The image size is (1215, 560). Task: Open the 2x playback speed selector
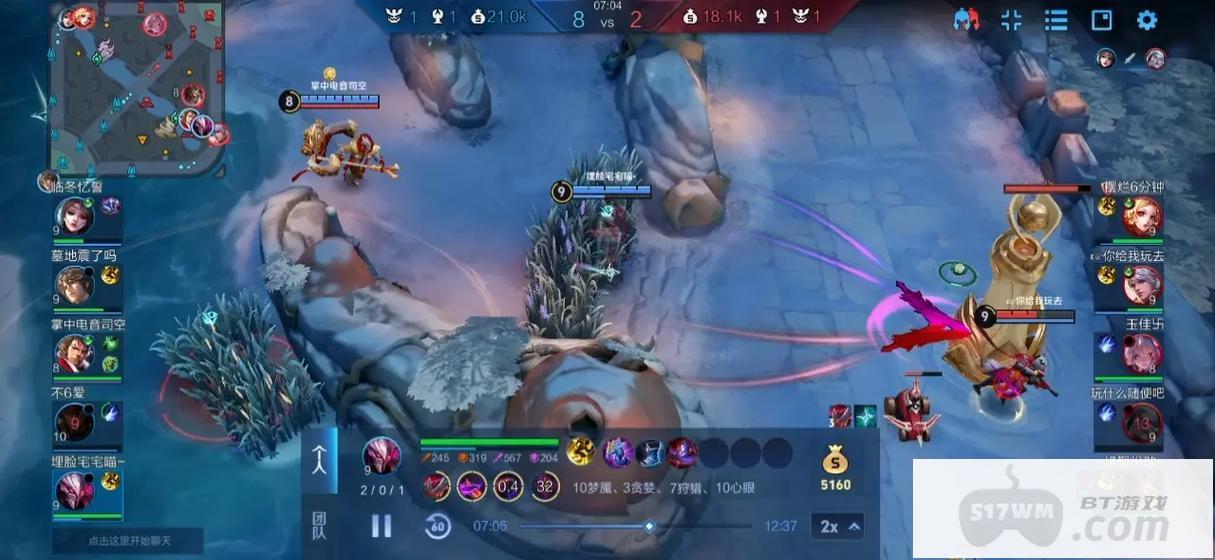(x=840, y=526)
